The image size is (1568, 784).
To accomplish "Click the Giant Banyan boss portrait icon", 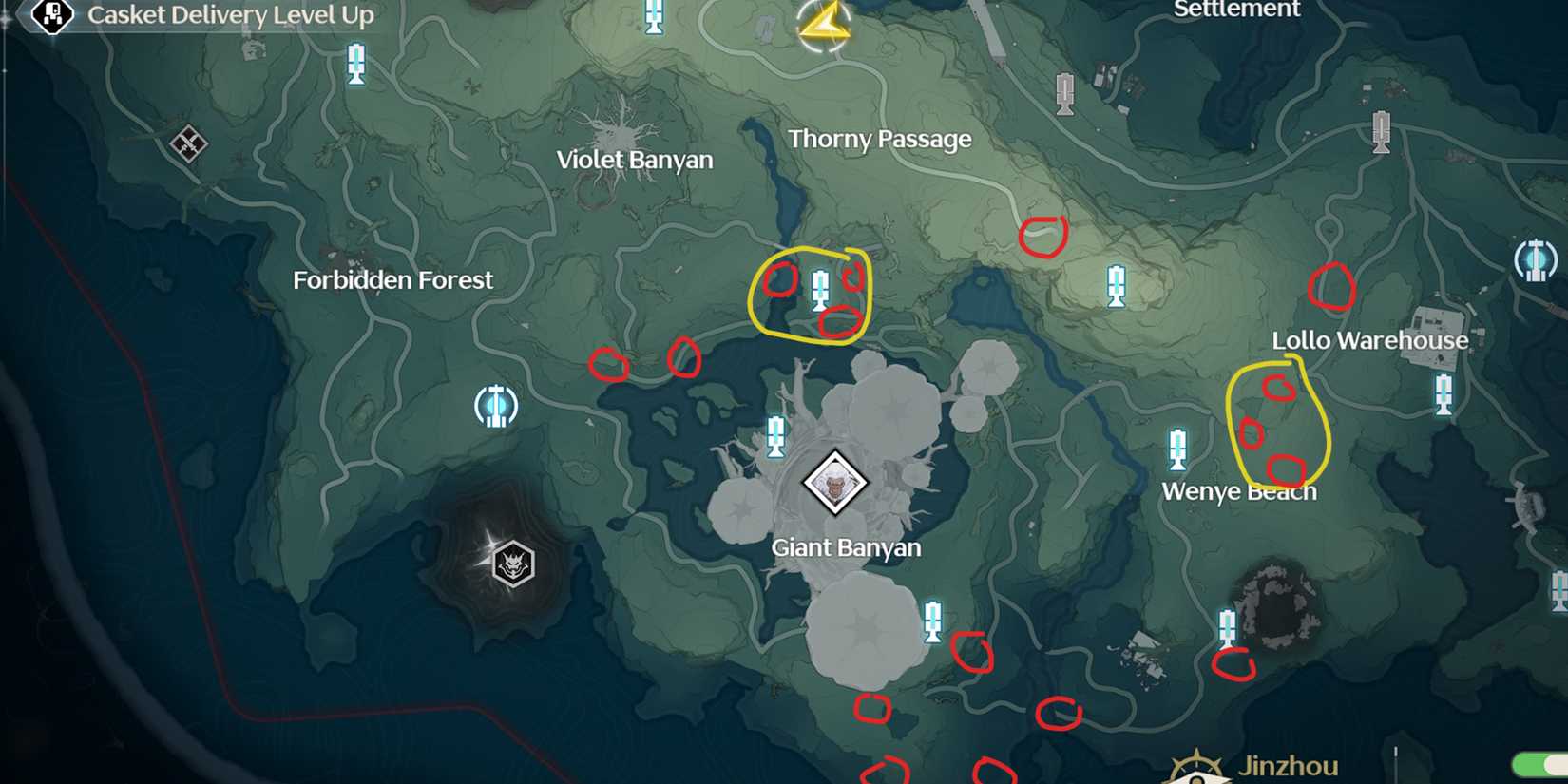I will (834, 483).
